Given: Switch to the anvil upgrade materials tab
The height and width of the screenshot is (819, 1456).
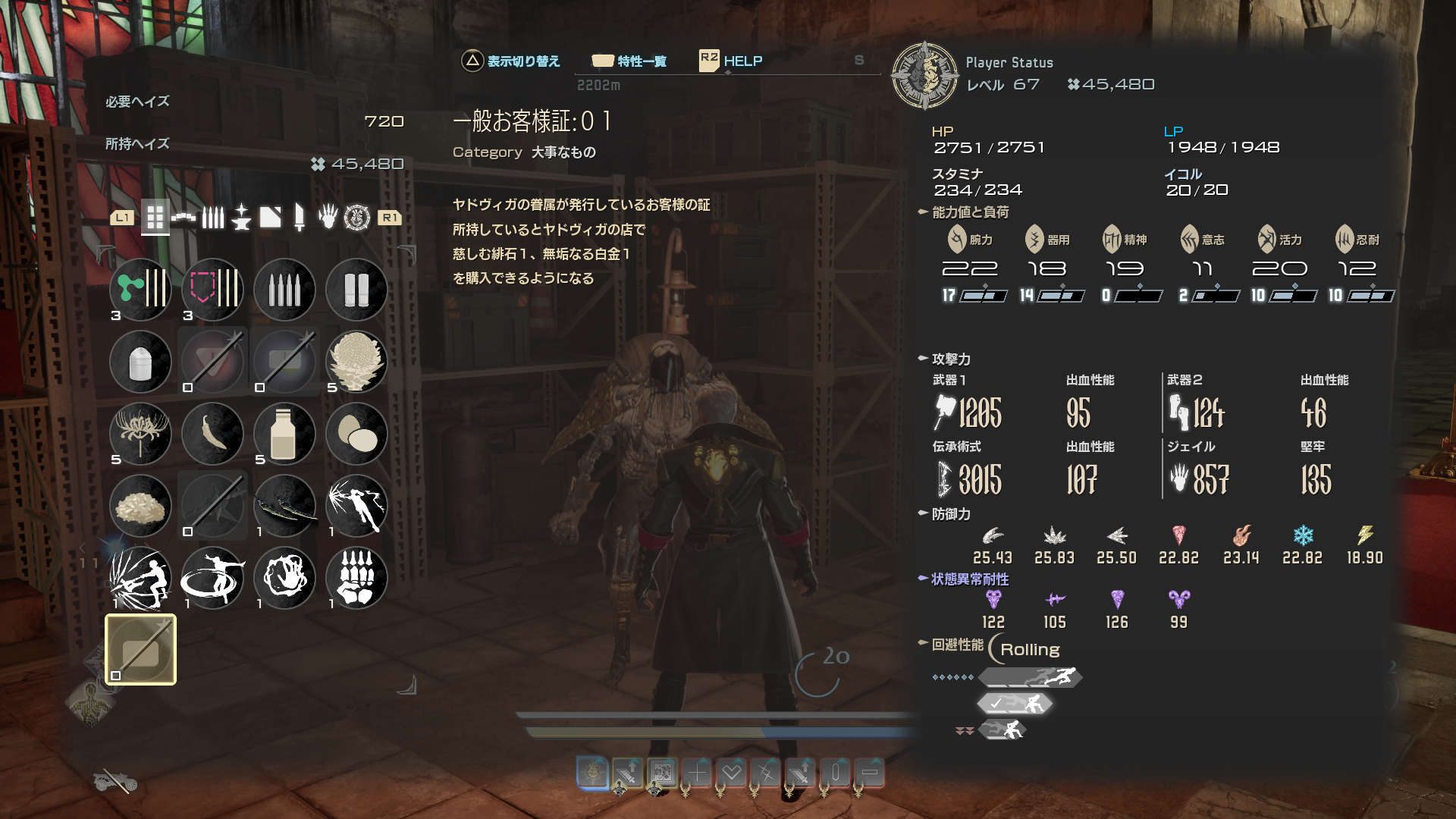Looking at the screenshot, I should (242, 218).
